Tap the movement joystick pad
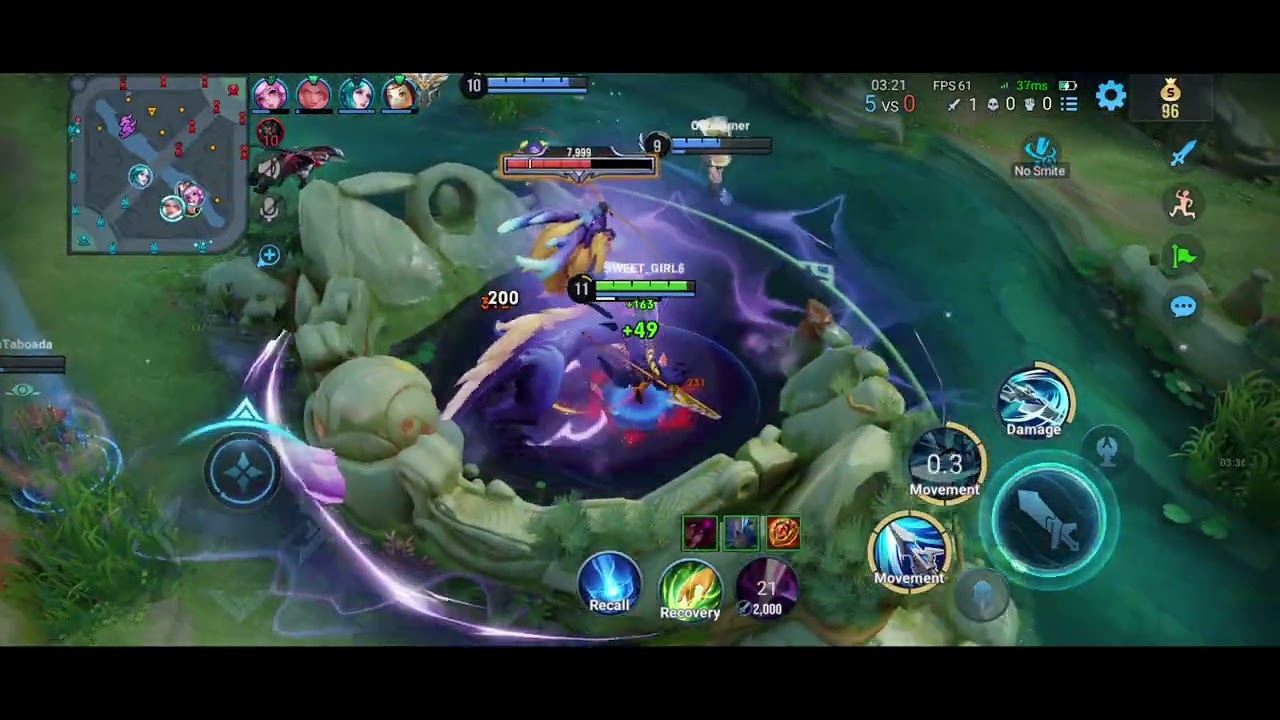1280x720 pixels. 244,471
